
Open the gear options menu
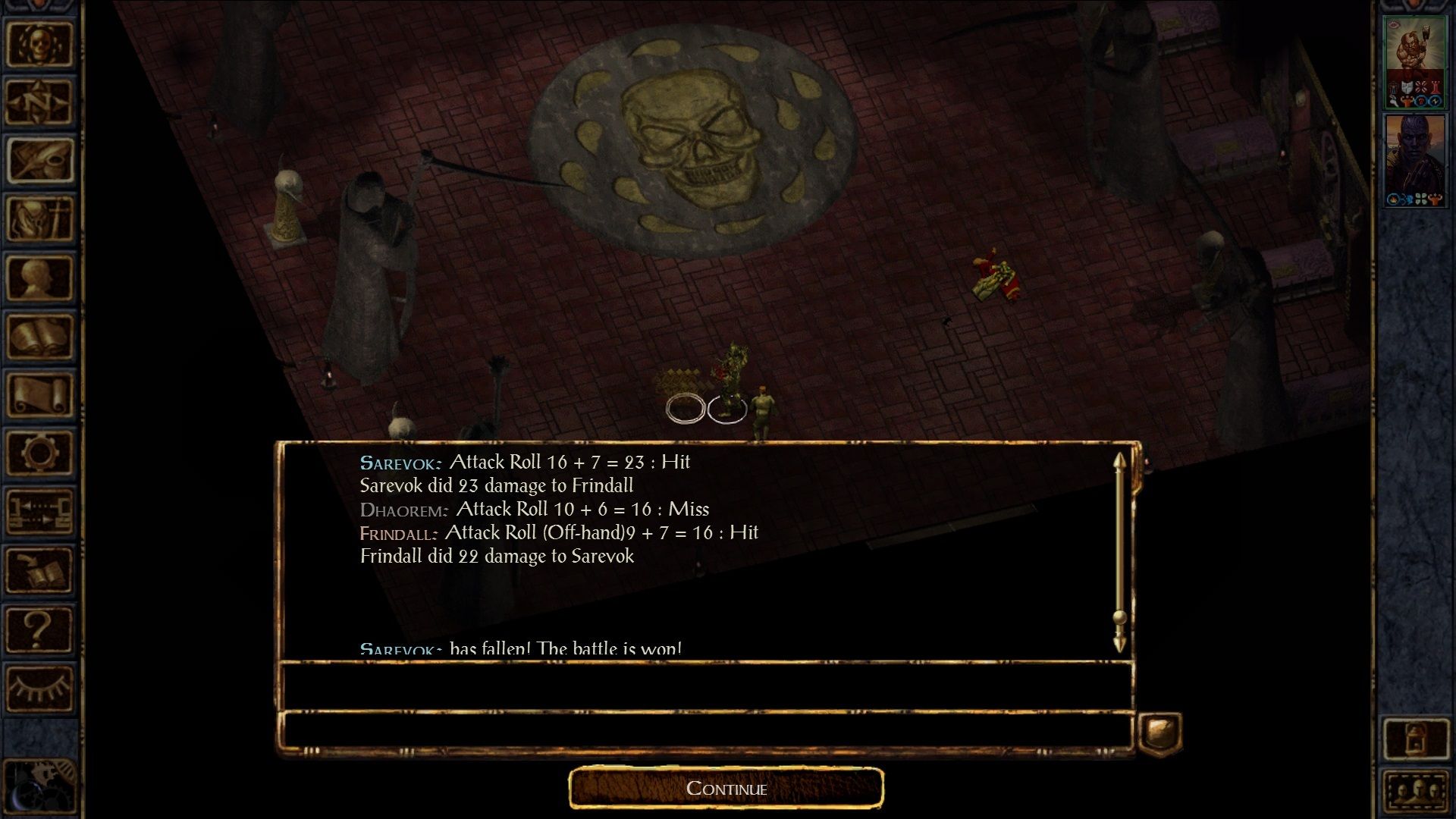pyautogui.click(x=39, y=453)
